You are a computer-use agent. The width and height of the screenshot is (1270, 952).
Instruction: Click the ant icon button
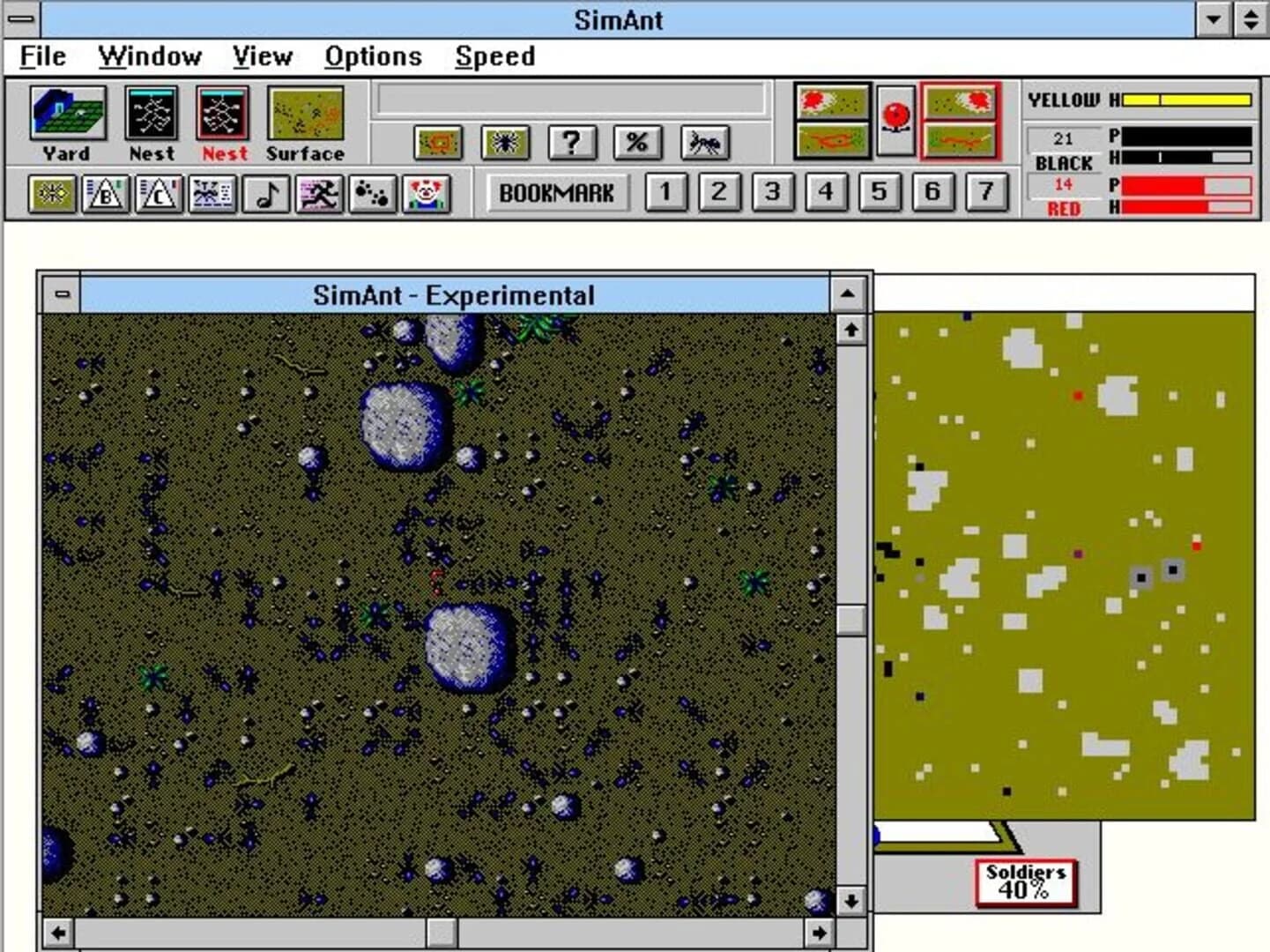click(703, 144)
